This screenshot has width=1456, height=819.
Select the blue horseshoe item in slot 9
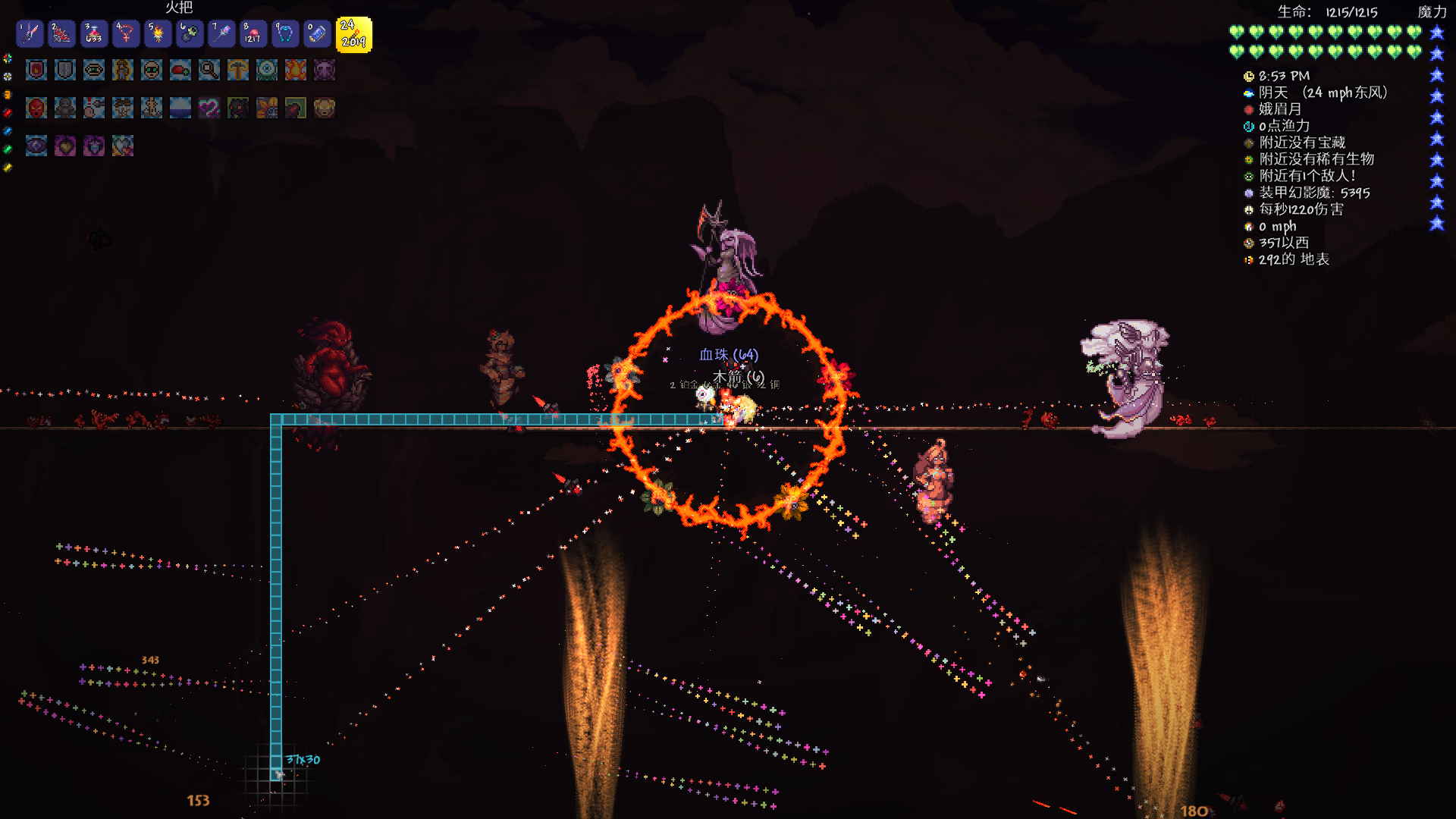tap(285, 33)
